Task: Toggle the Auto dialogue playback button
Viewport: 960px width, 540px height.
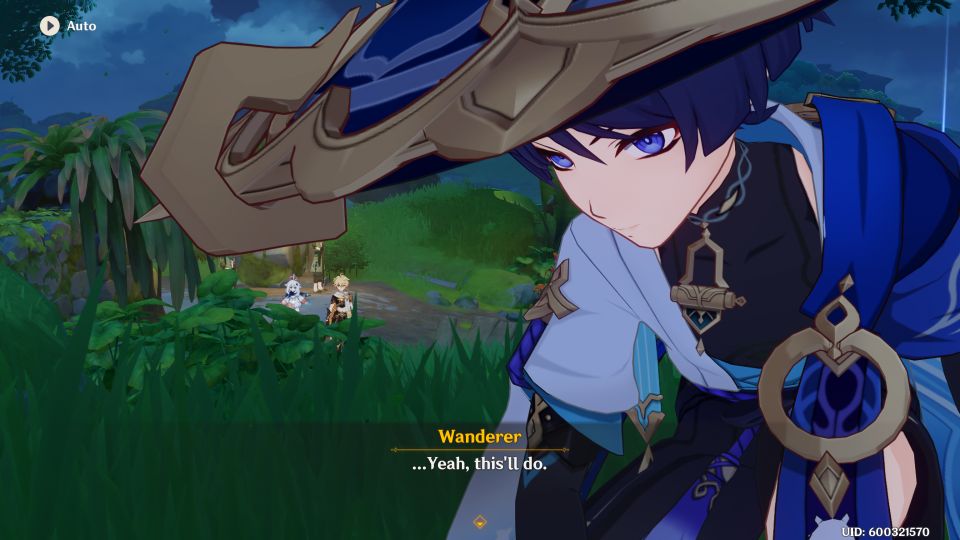Action: [x=50, y=25]
